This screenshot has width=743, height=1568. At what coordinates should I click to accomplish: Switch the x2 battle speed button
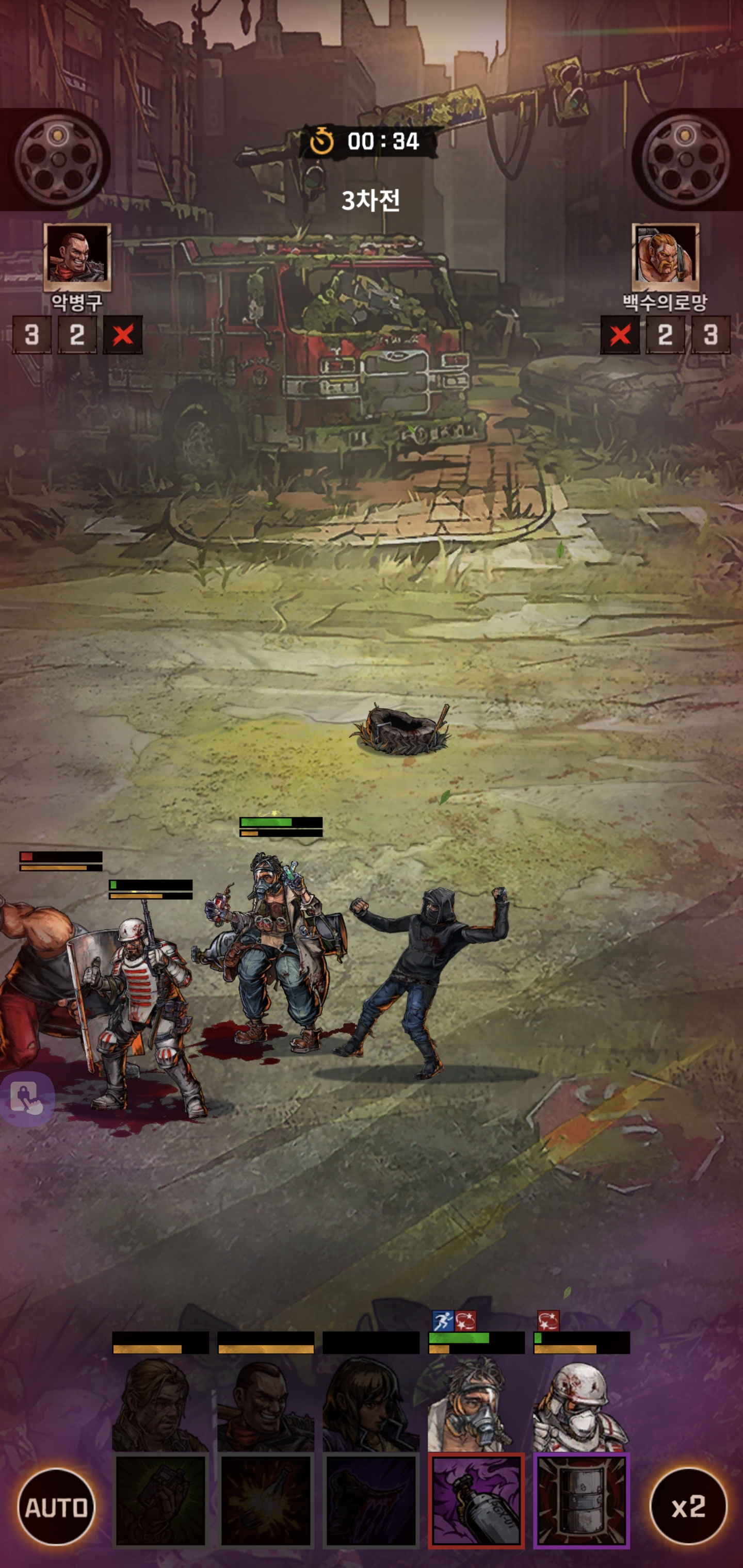[x=688, y=1507]
